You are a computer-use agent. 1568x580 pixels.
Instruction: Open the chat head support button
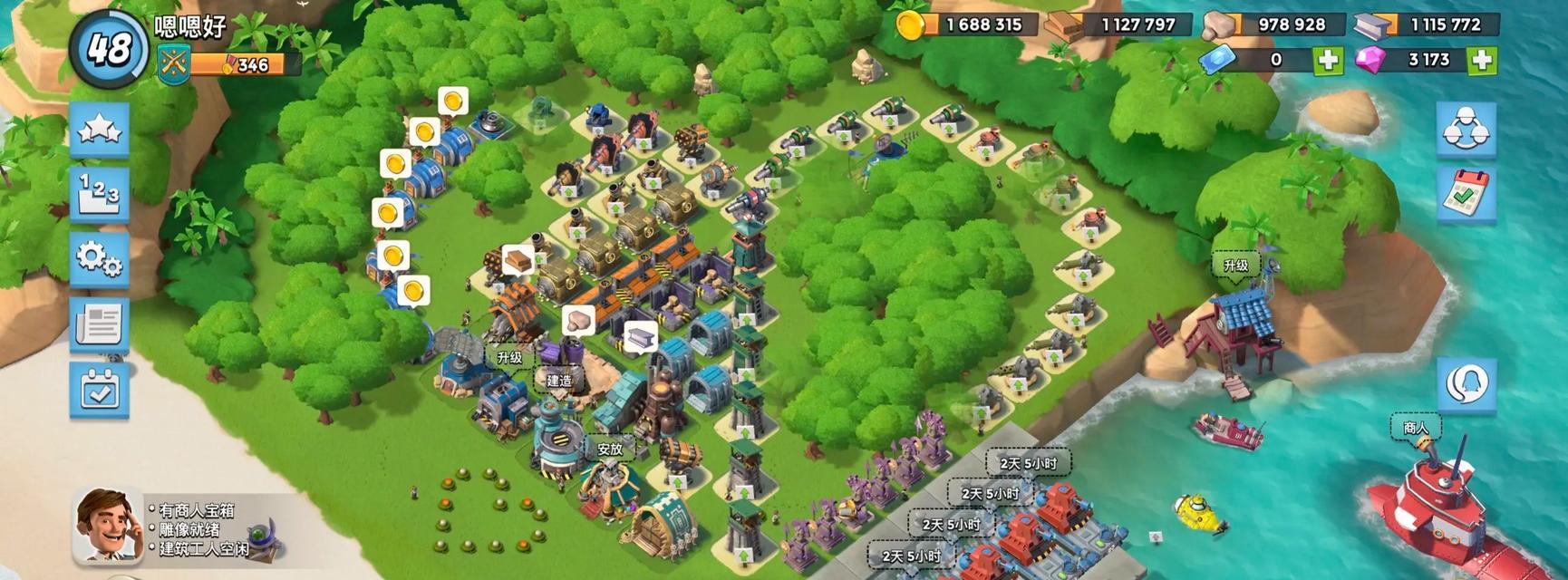[x=1466, y=384]
